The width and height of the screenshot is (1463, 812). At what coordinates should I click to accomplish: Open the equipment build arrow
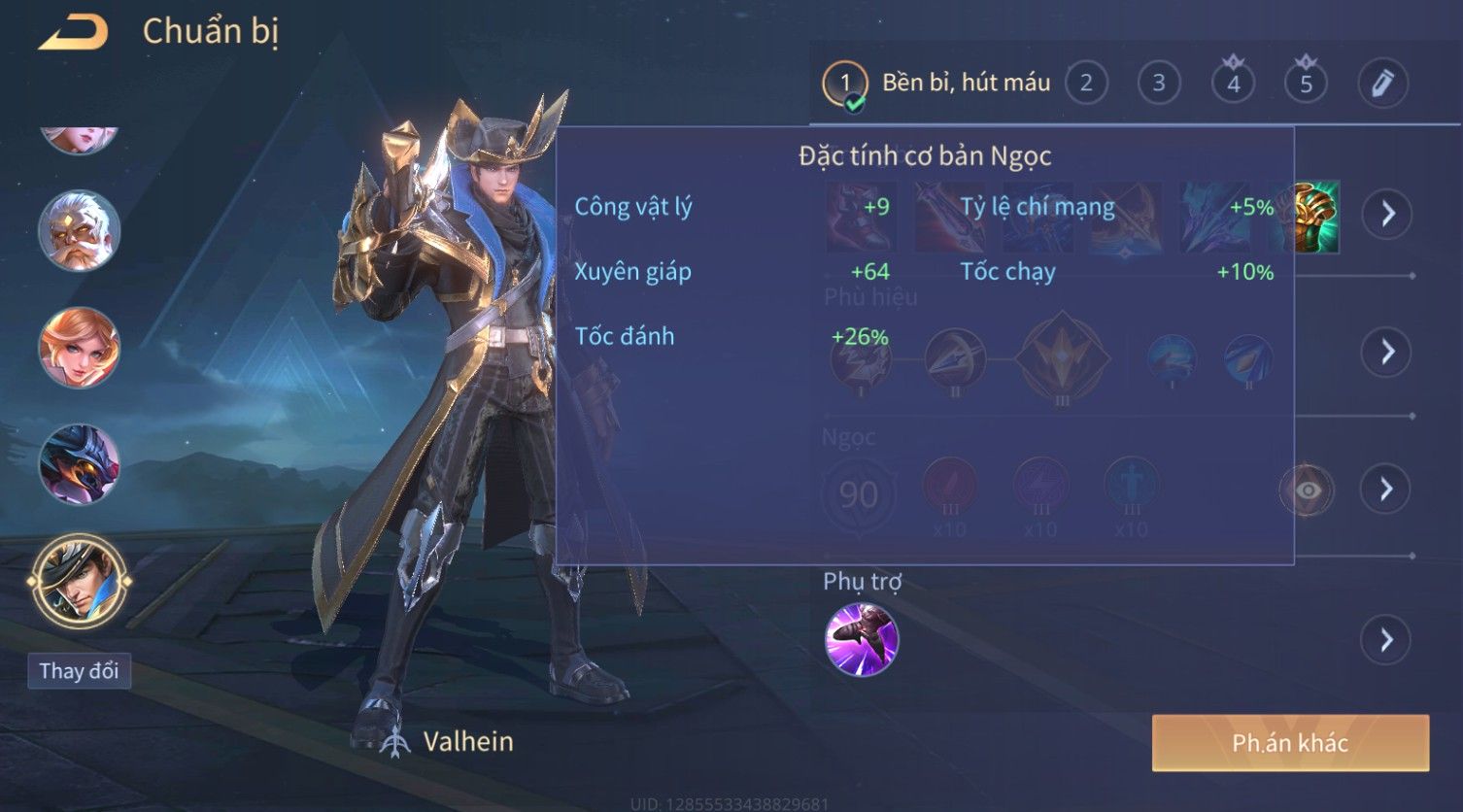[x=1387, y=214]
